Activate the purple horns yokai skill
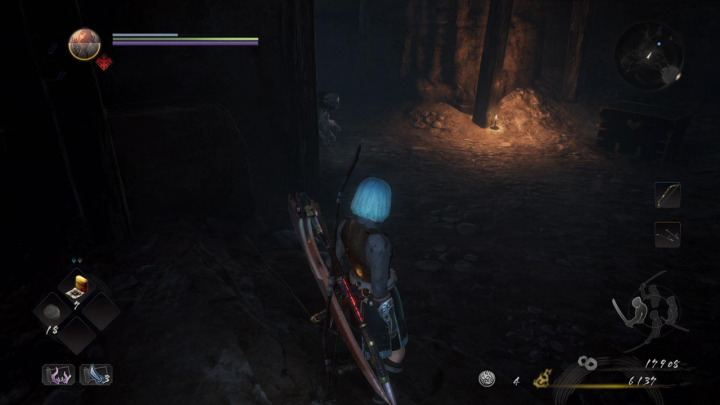The height and width of the screenshot is (405, 720). (57, 374)
